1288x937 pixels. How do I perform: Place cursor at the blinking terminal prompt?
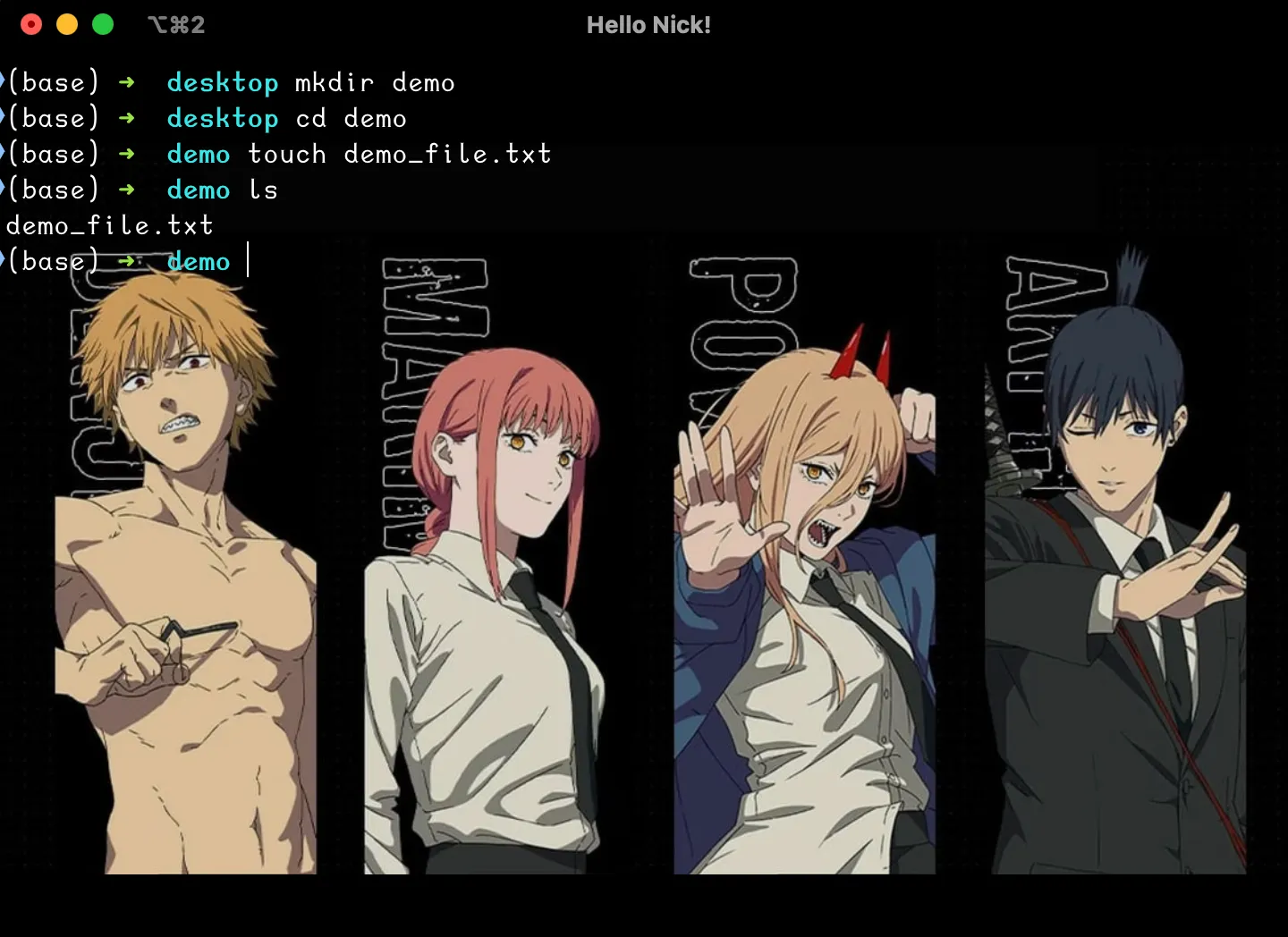click(x=249, y=261)
